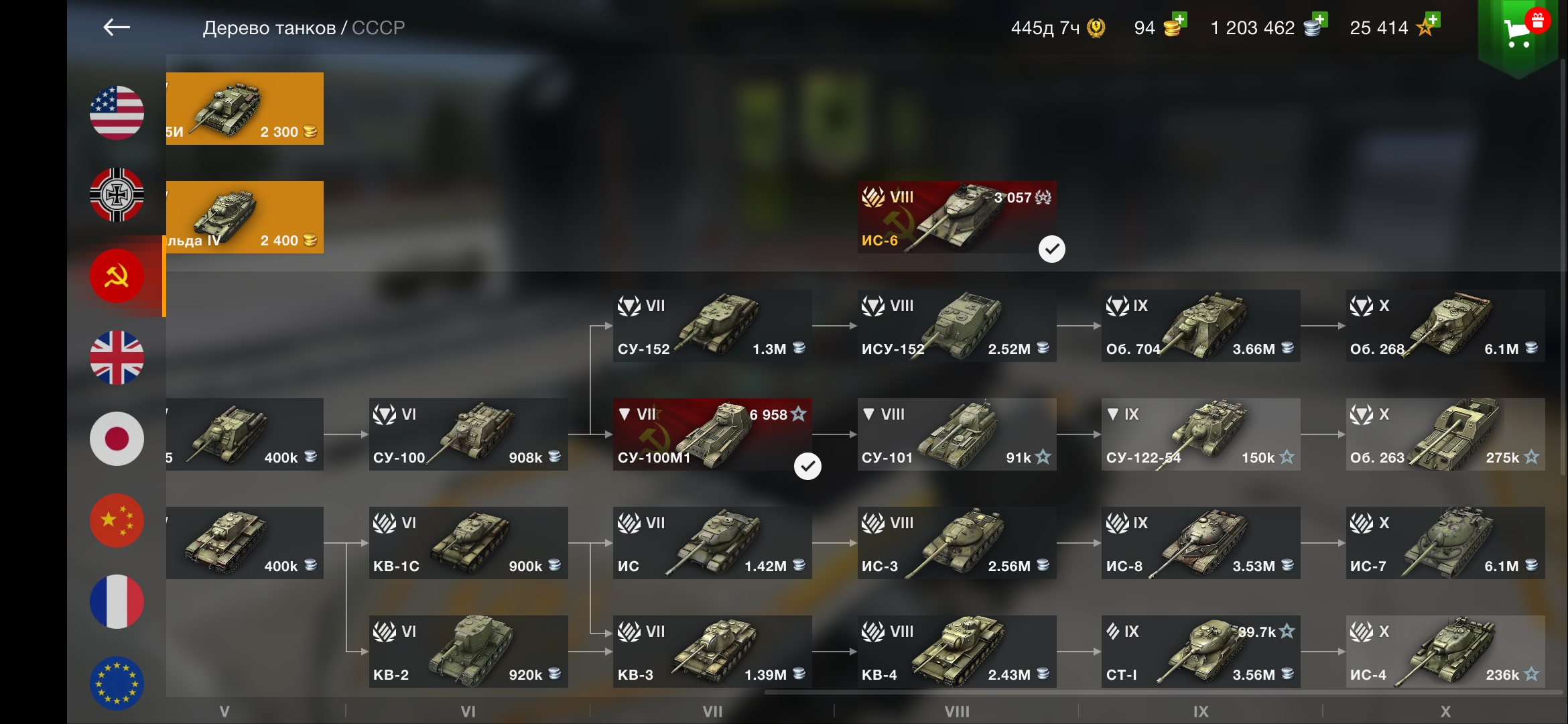This screenshot has height=724, width=1568.
Task: Open the СУ-152 tank card
Action: (712, 326)
